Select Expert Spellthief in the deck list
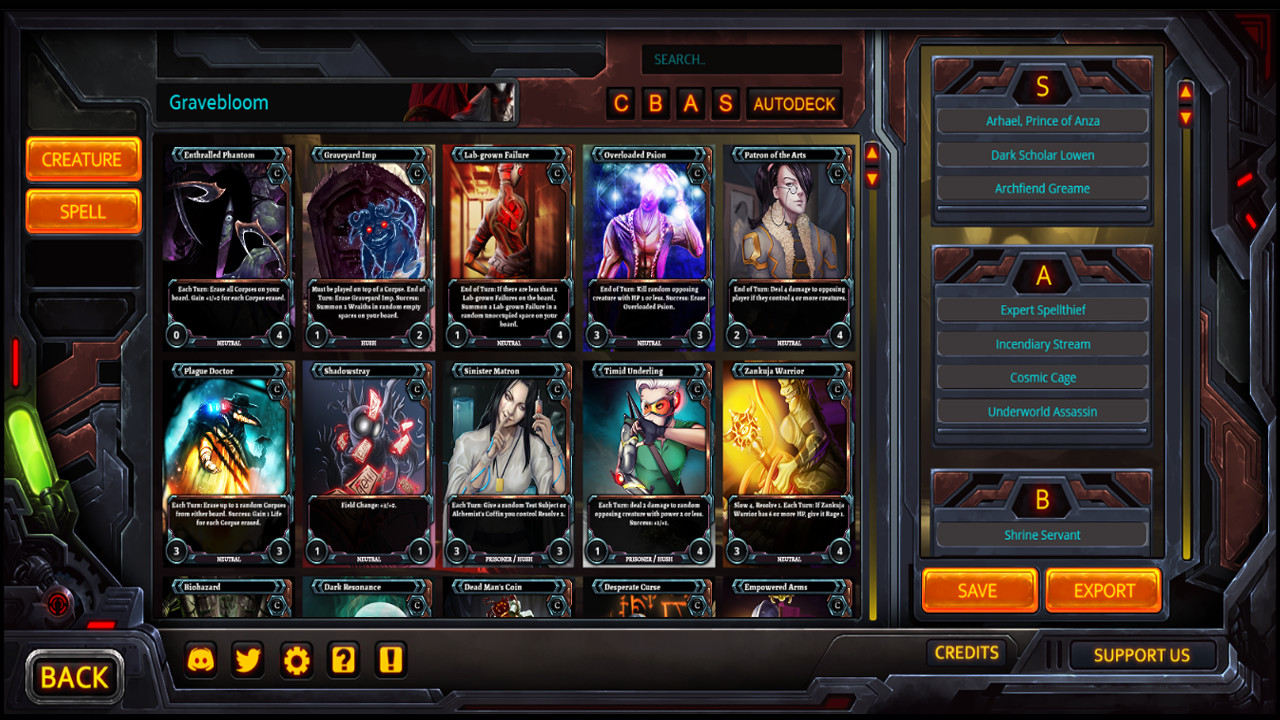The height and width of the screenshot is (720, 1280). [x=1042, y=310]
